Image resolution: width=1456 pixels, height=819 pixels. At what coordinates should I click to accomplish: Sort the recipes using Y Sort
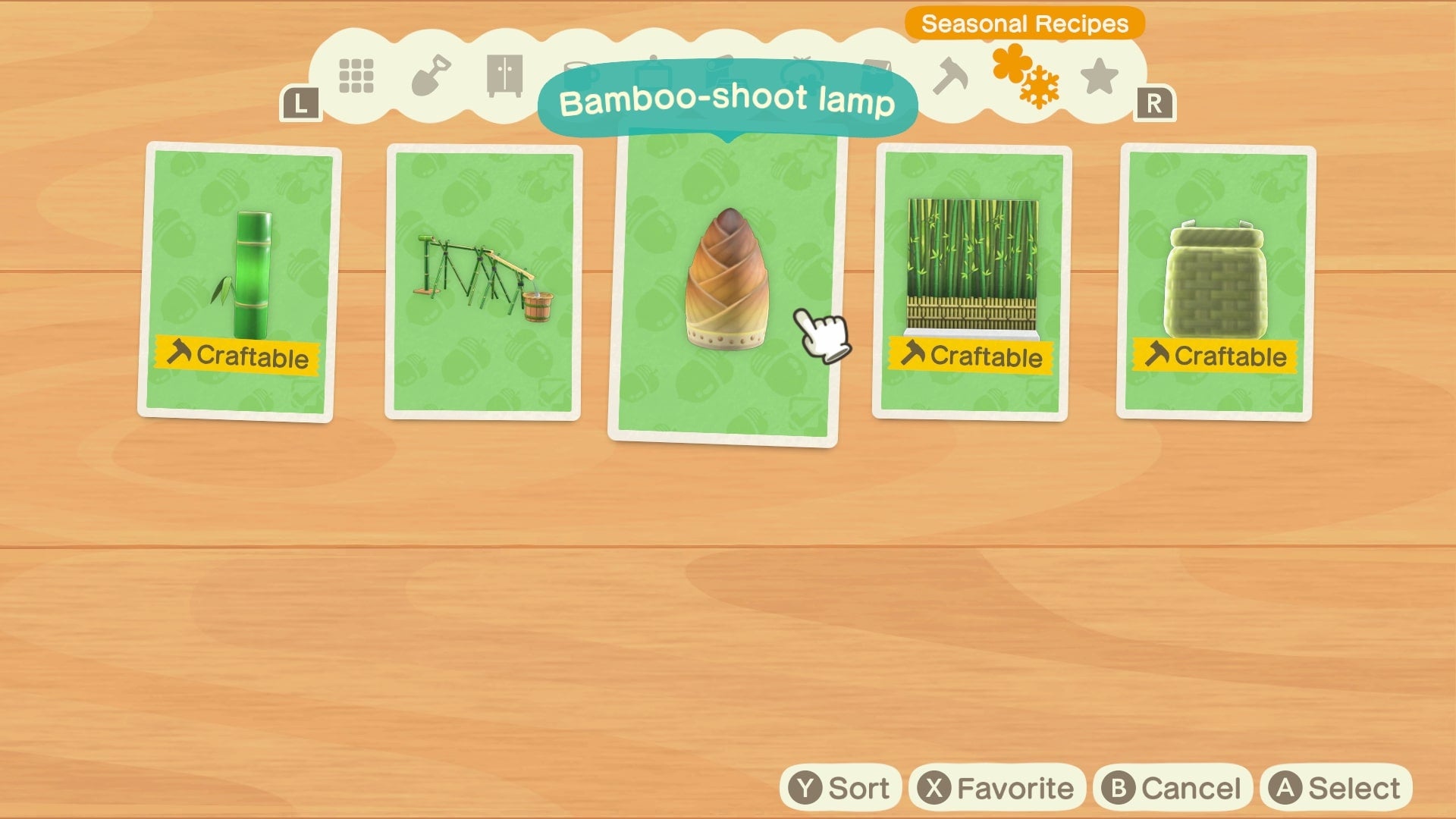pyautogui.click(x=842, y=787)
